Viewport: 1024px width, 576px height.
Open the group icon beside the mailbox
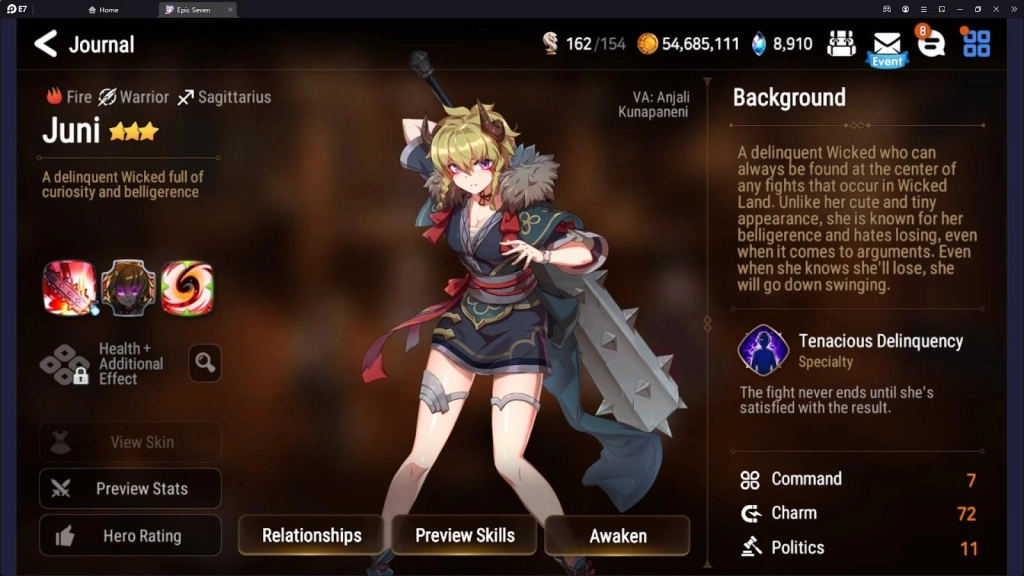point(842,44)
